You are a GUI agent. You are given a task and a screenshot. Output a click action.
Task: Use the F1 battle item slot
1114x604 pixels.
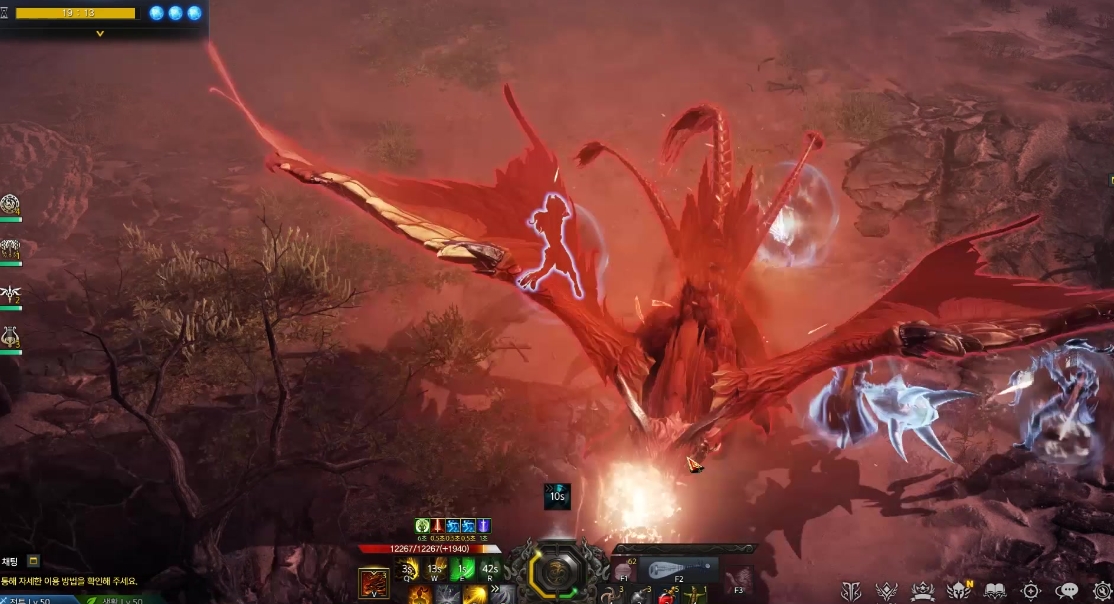(x=624, y=571)
